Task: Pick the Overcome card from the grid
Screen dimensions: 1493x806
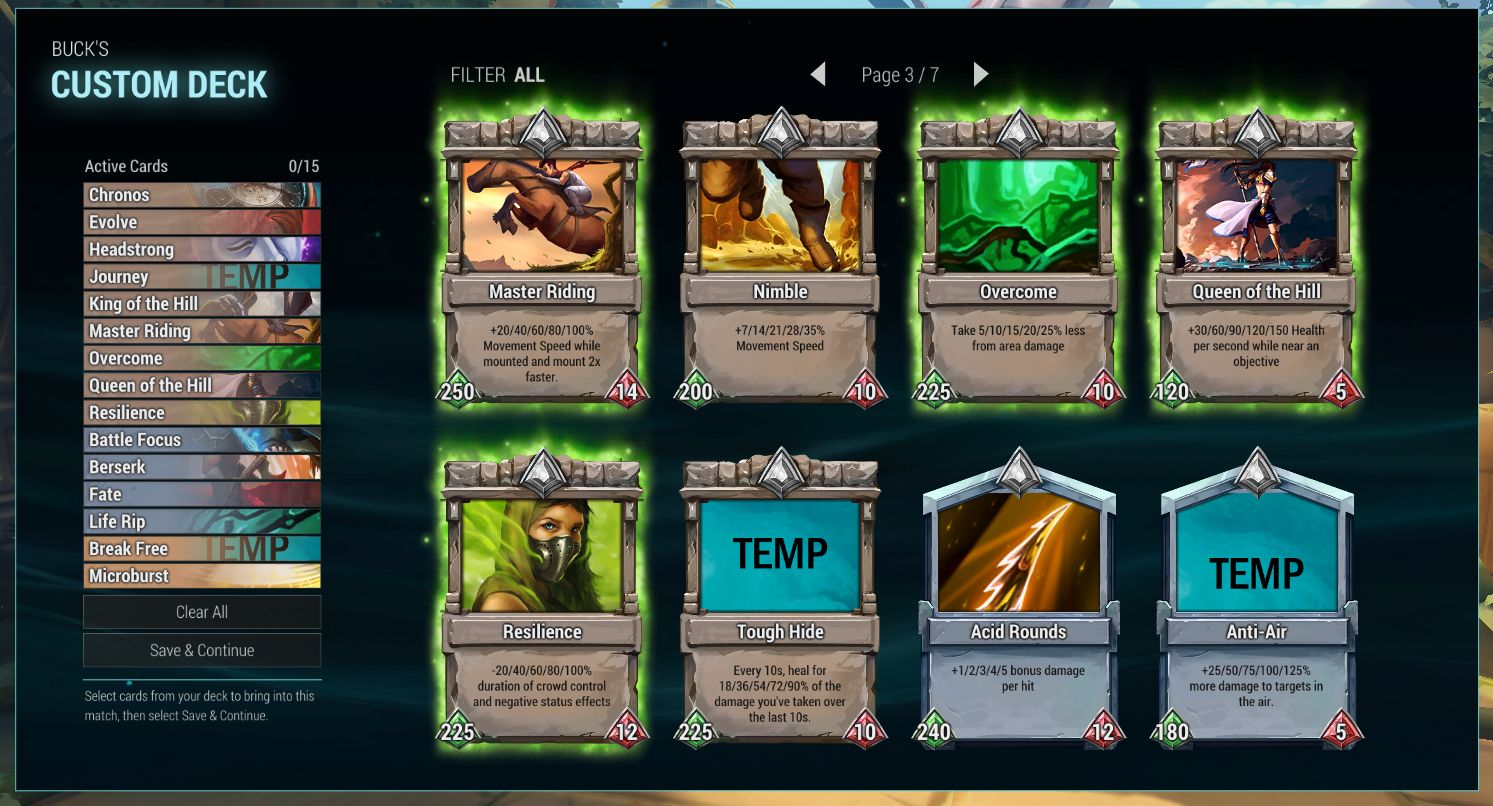Action: click(x=1018, y=260)
